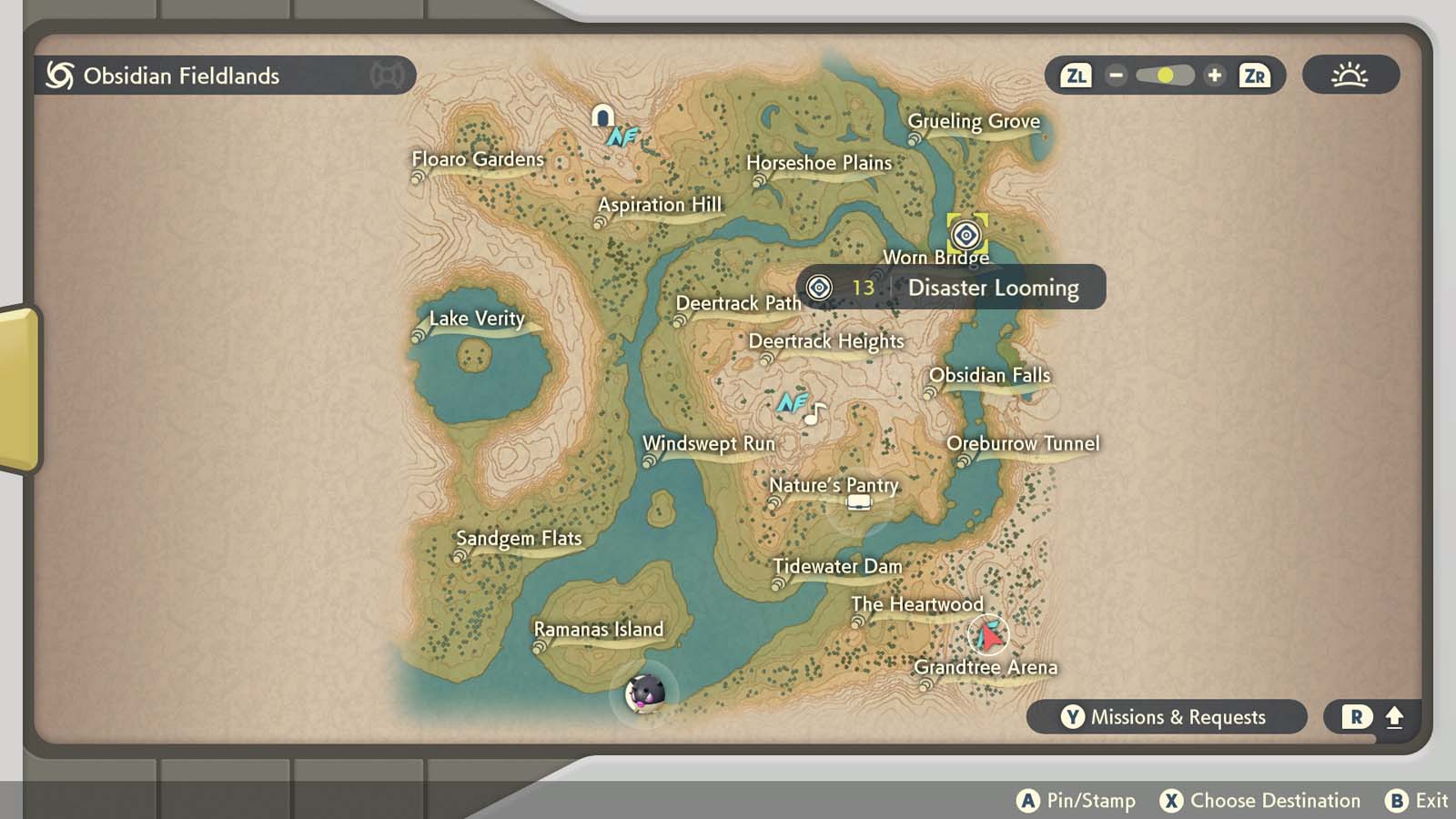
Task: Click the plus zoom control
Action: tap(1216, 76)
